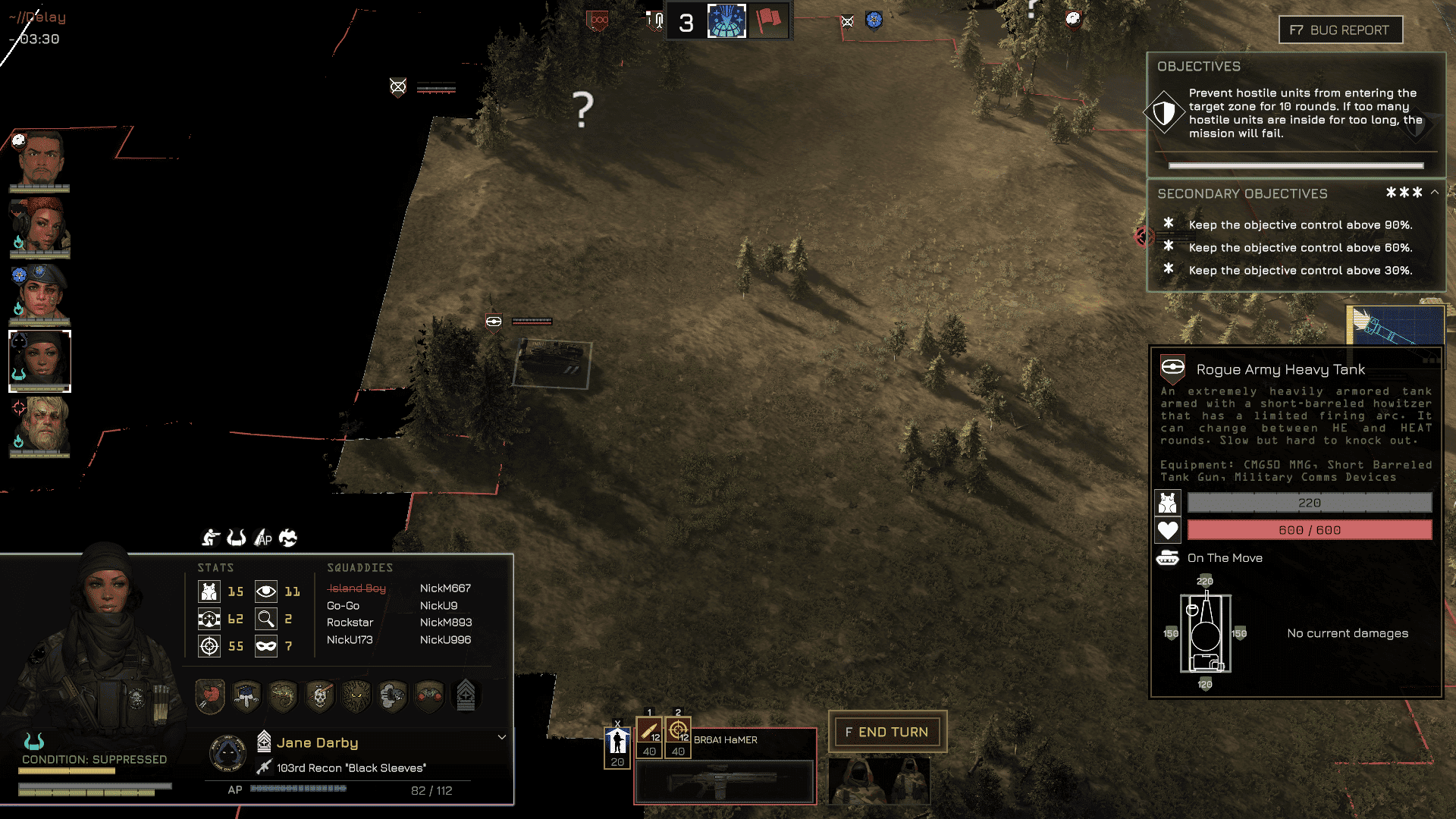This screenshot has height=819, width=1456.
Task: Expand the three-star secondary objectives rating
Action: (1404, 193)
